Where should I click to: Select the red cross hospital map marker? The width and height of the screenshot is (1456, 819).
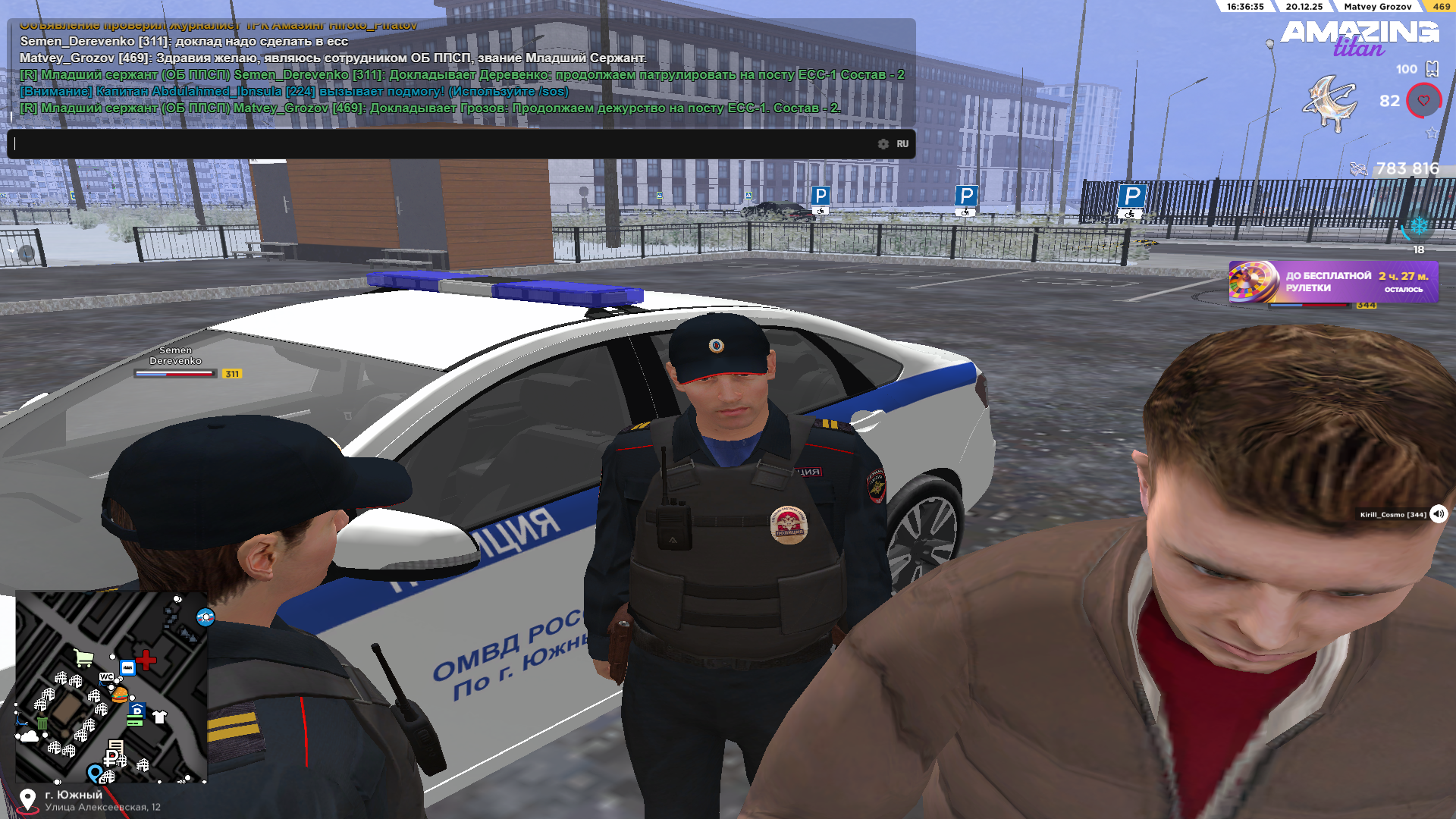(x=146, y=660)
